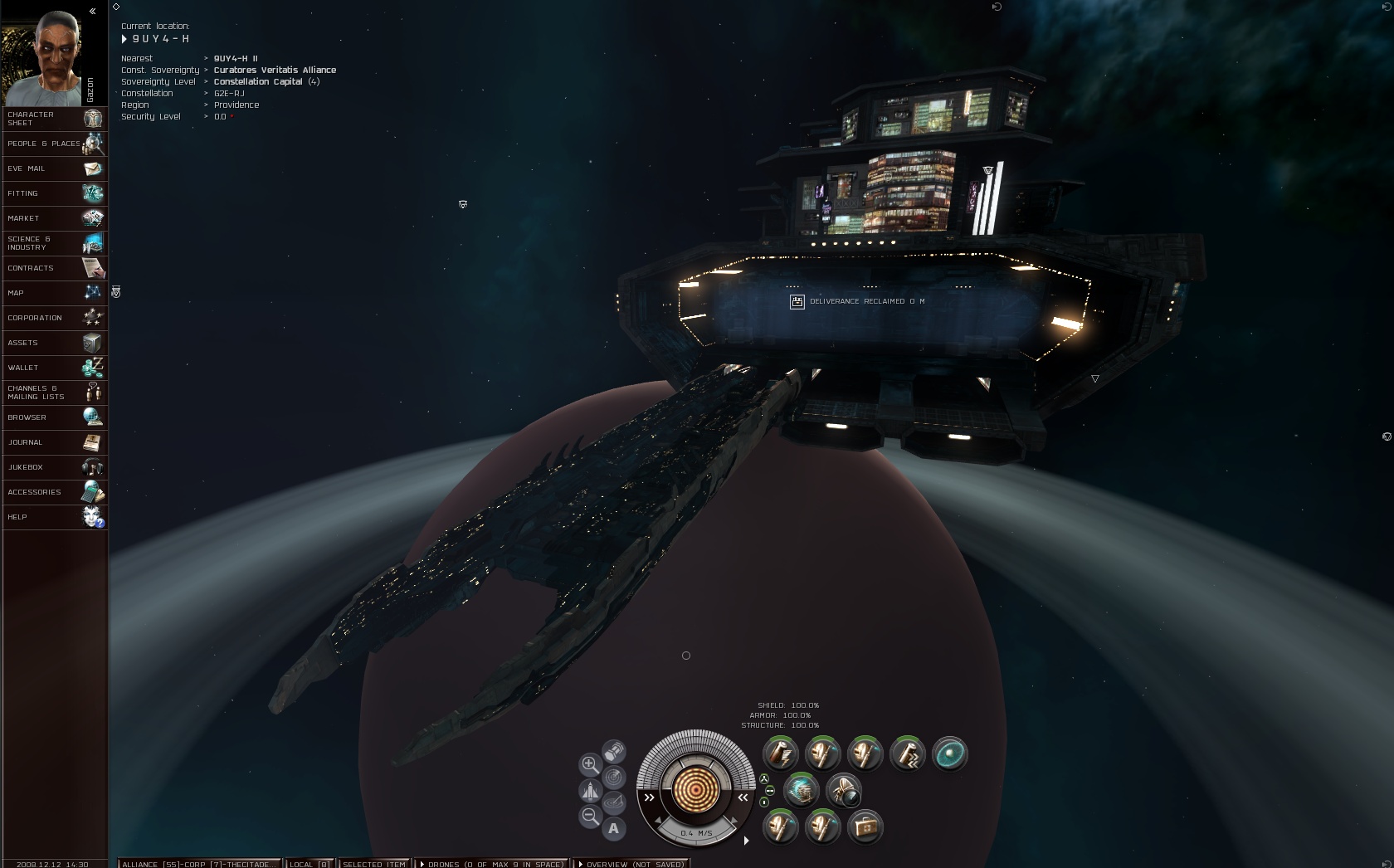Expand the Overview (Not Saved) panel

pyautogui.click(x=632, y=863)
